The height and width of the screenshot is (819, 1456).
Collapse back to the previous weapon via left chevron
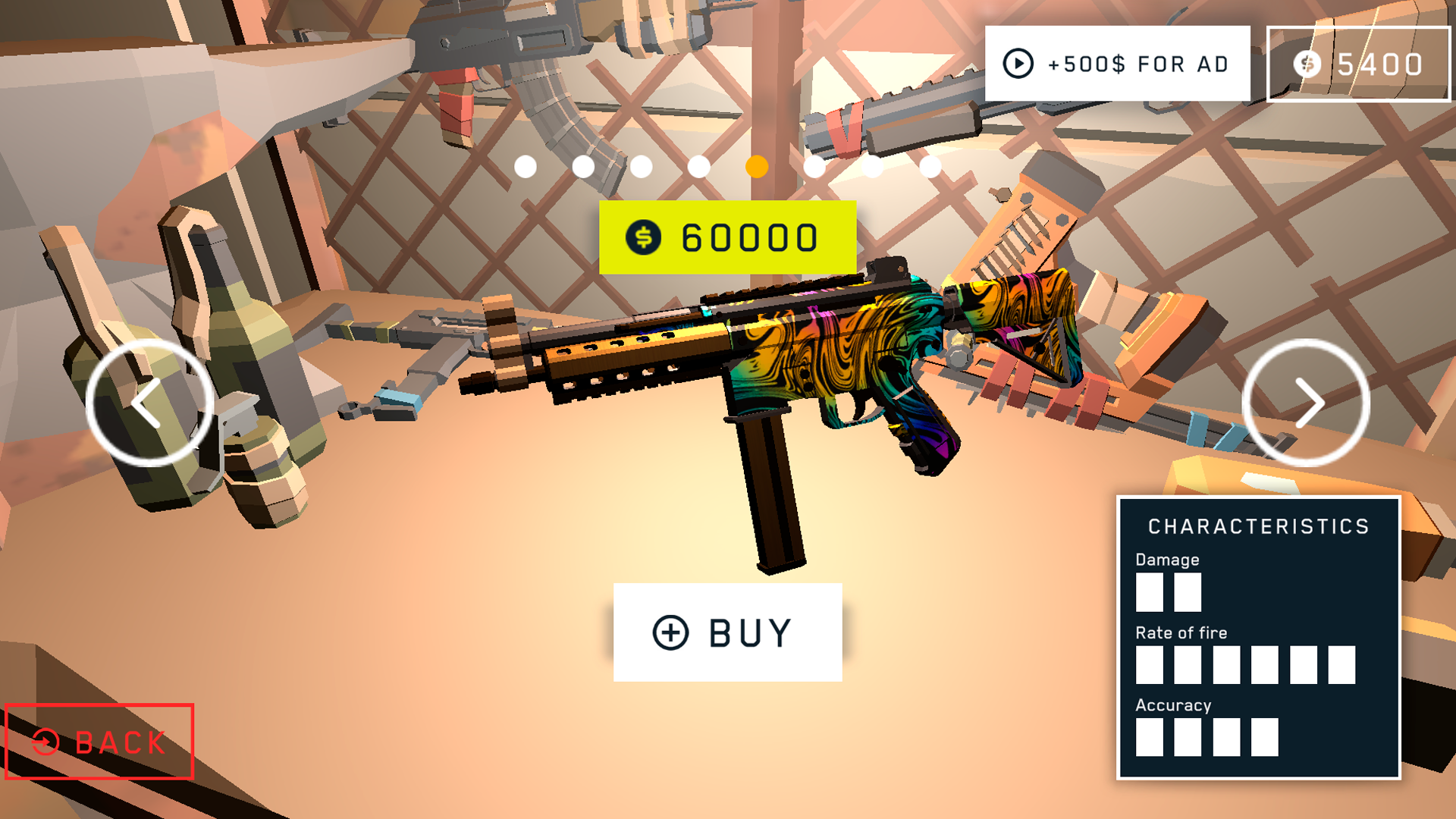pos(149,403)
